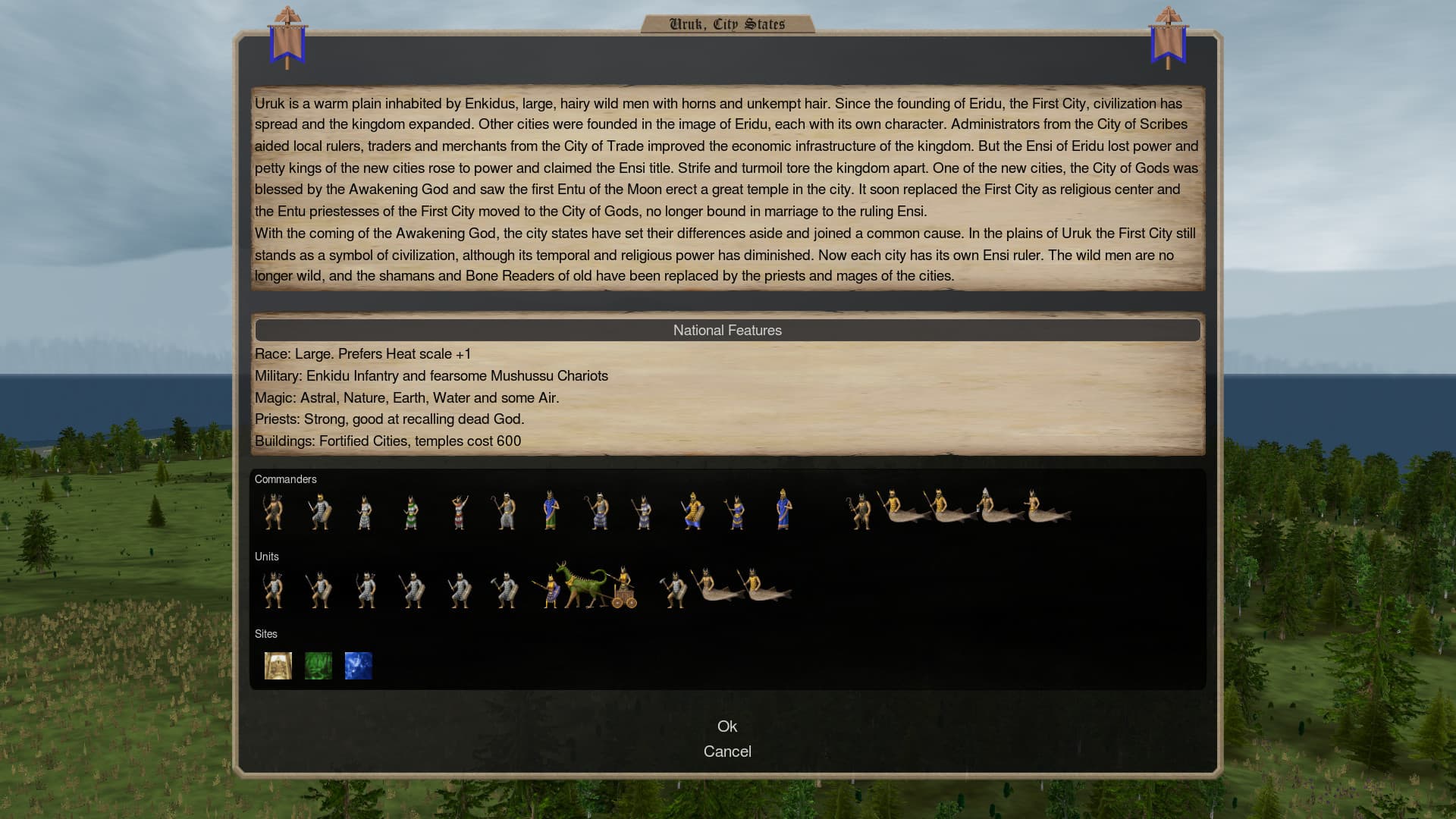
Task: Click the Uruk, City States title banner
Action: pyautogui.click(x=727, y=23)
